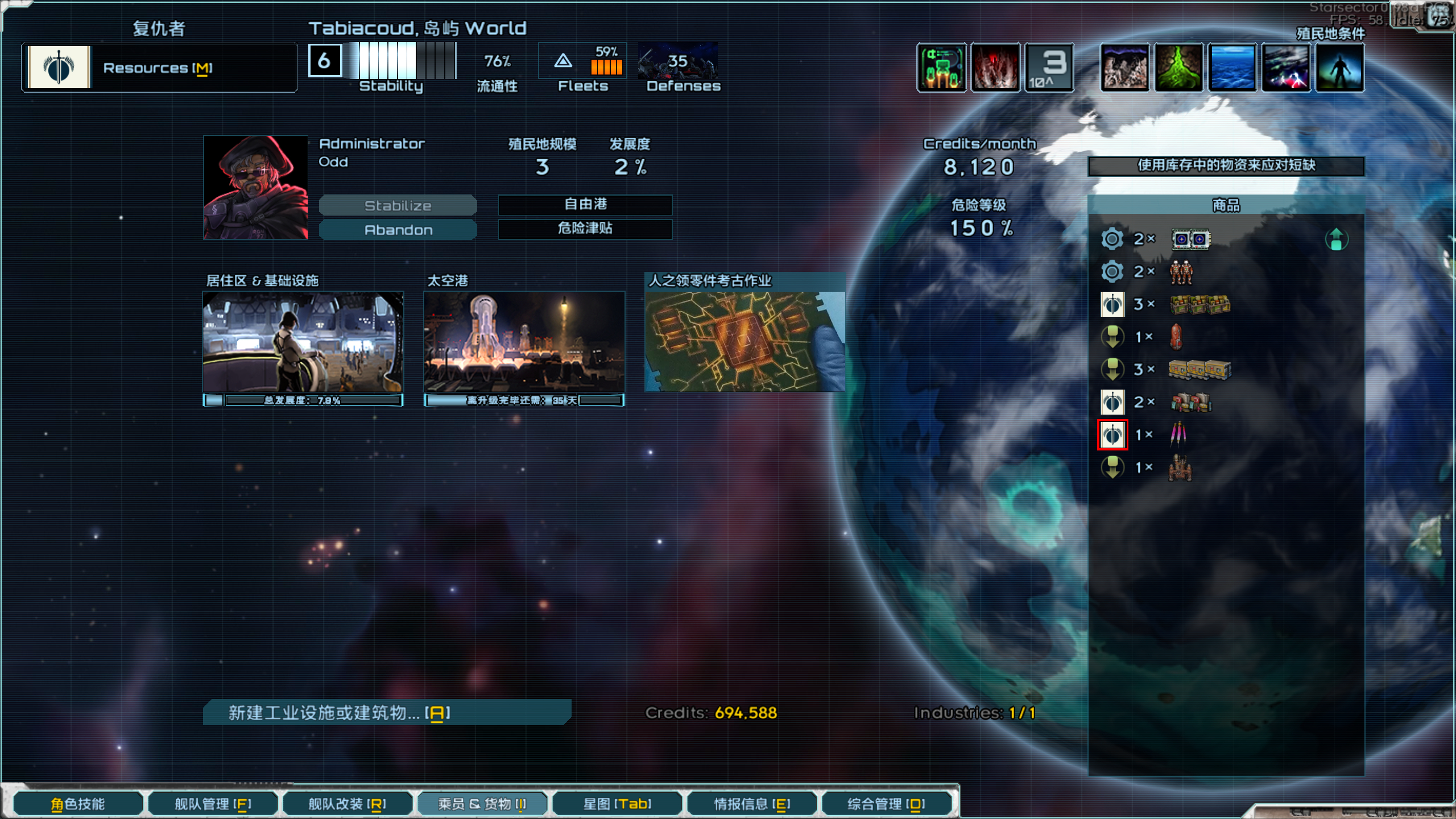Switch to 舰队管理 fleet tab
Viewport: 1456px width, 819px height.
pyautogui.click(x=213, y=804)
